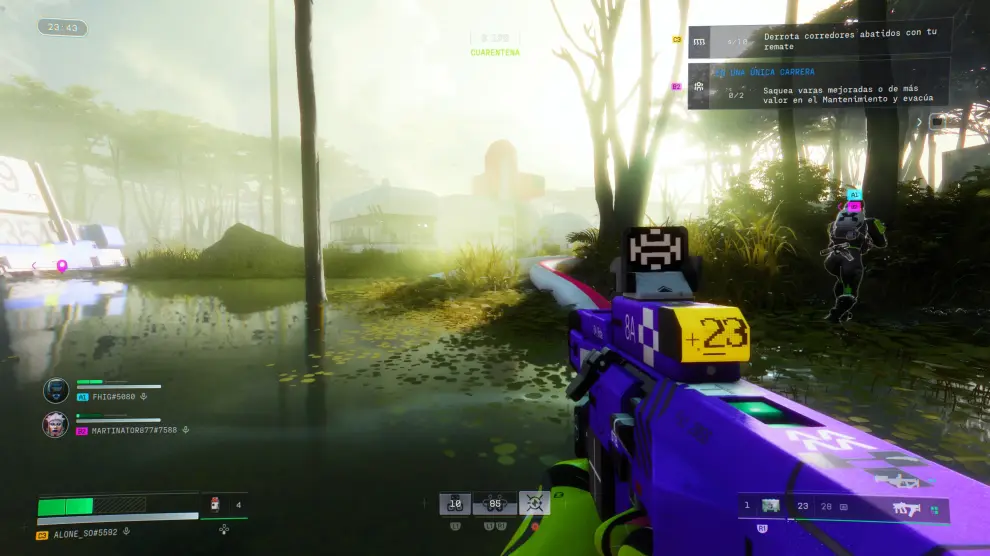
Task: Open the folder icon under objectives
Action: (x=937, y=121)
